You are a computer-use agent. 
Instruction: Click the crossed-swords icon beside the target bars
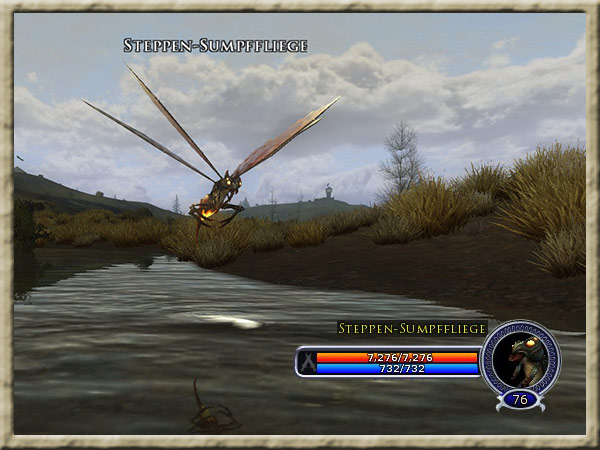tap(307, 362)
